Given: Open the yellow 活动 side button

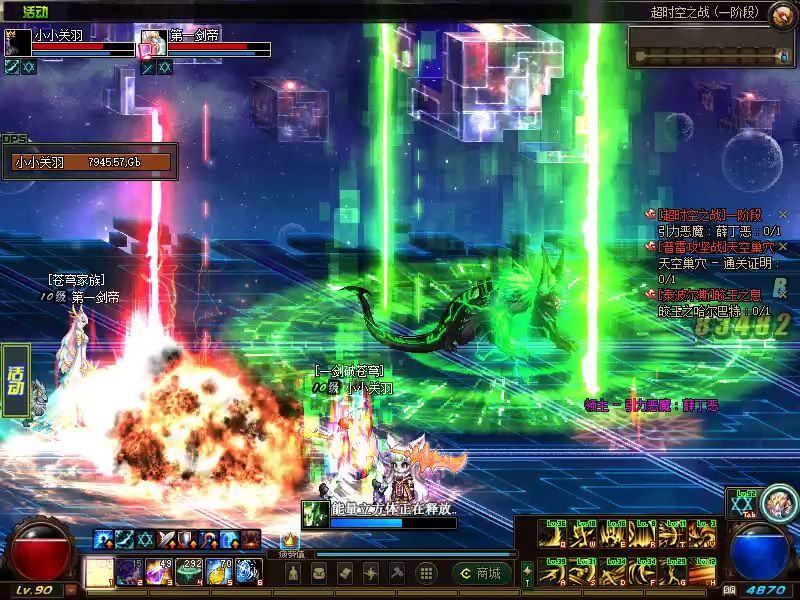Looking at the screenshot, I should (15, 379).
